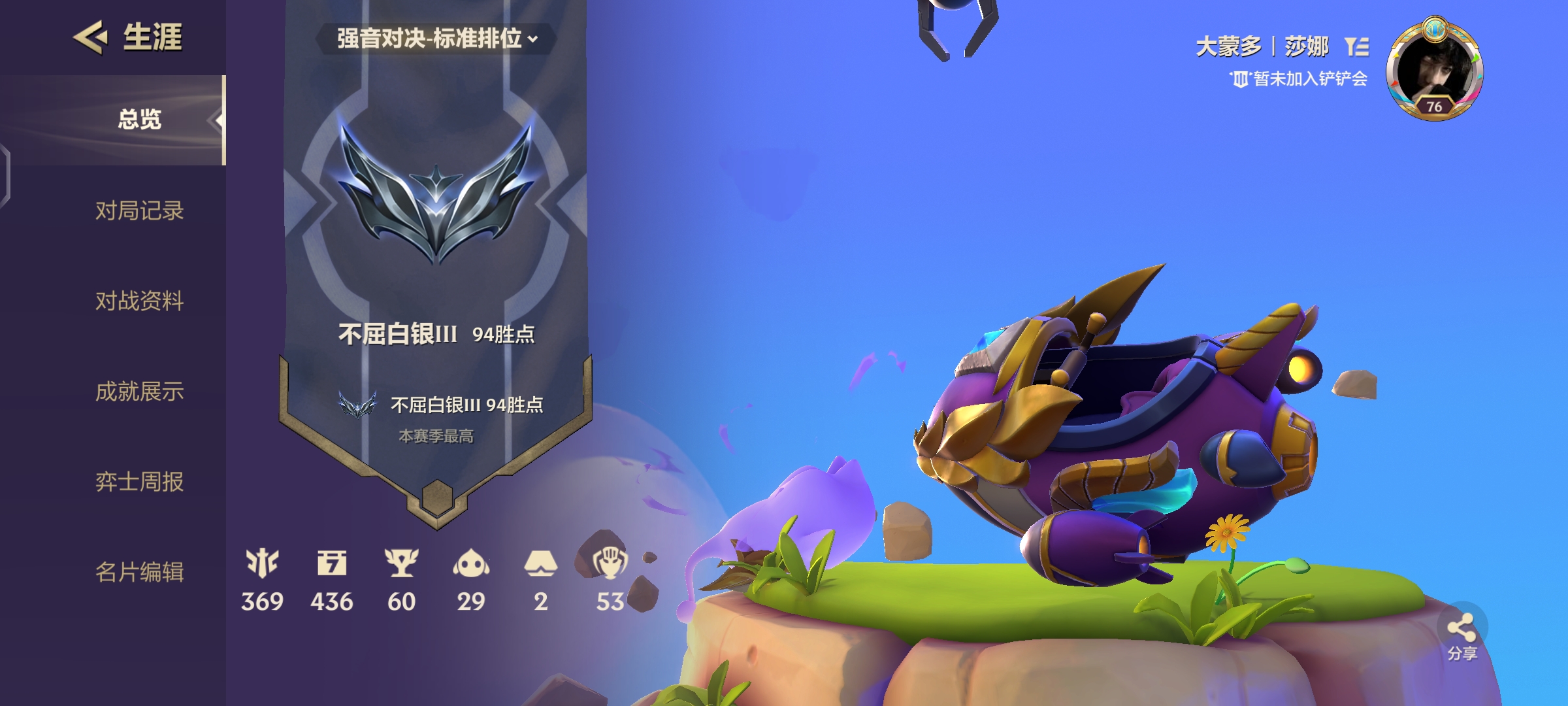Show the 成就展示 achievements tab
The image size is (1568, 706).
pos(139,391)
